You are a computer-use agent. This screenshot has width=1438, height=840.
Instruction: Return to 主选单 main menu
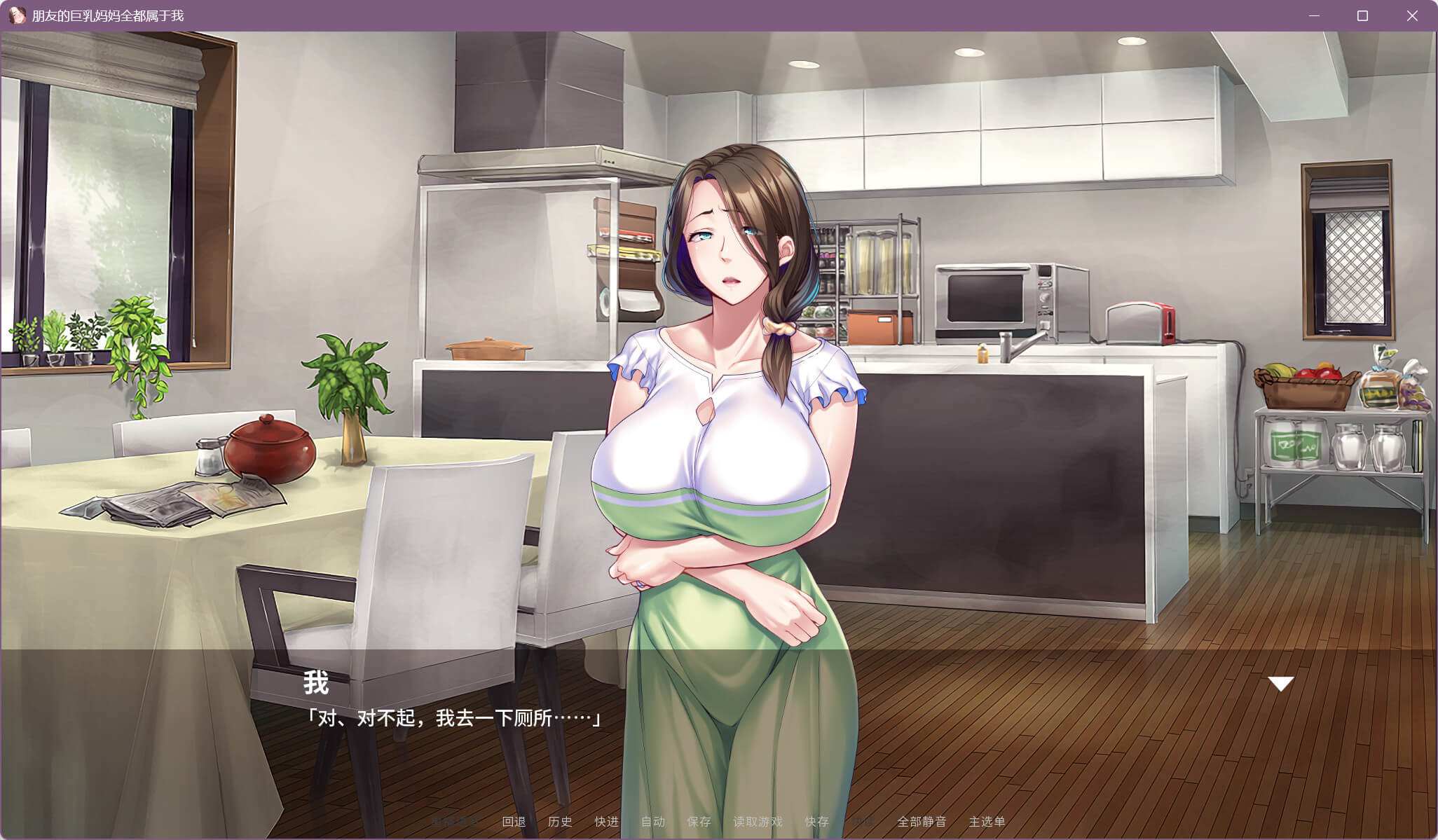987,822
